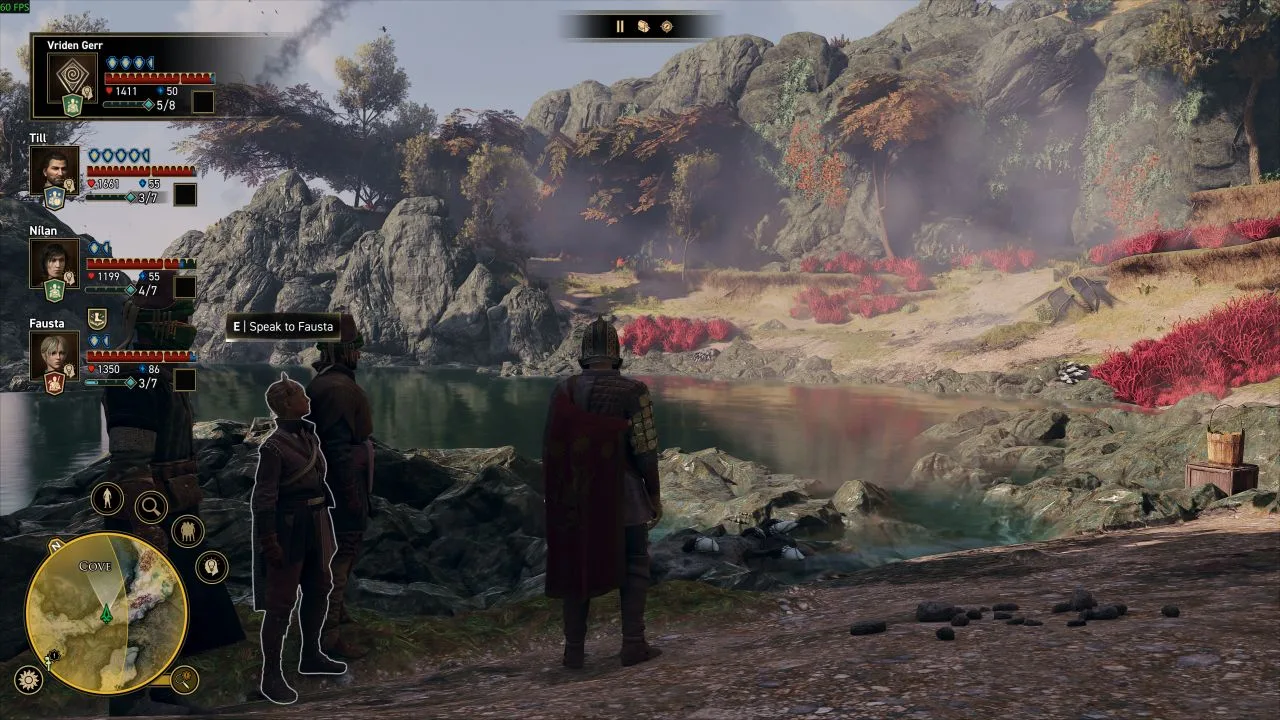Click the glowing head icon button
Screen dimensions: 1280x720
tap(211, 567)
